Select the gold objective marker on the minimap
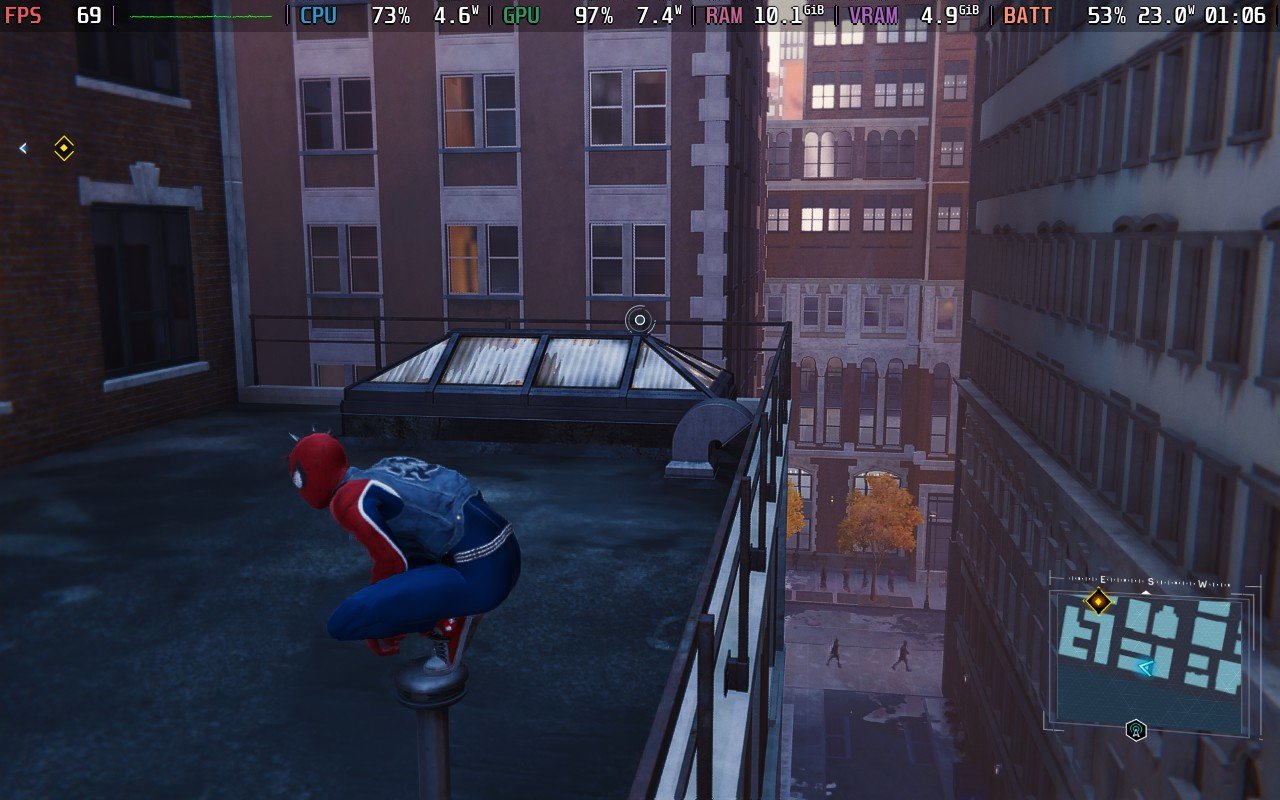1280x800 pixels. (1098, 601)
